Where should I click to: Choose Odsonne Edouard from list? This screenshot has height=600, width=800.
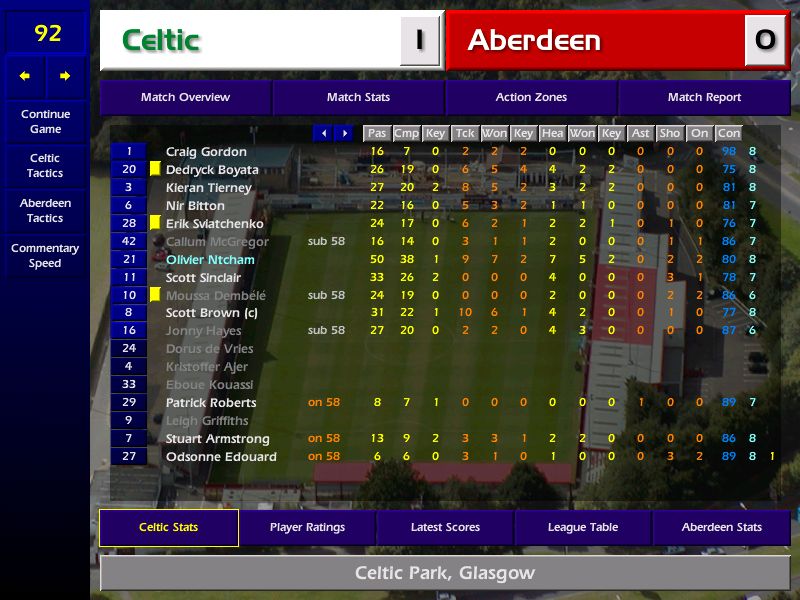[x=221, y=457]
